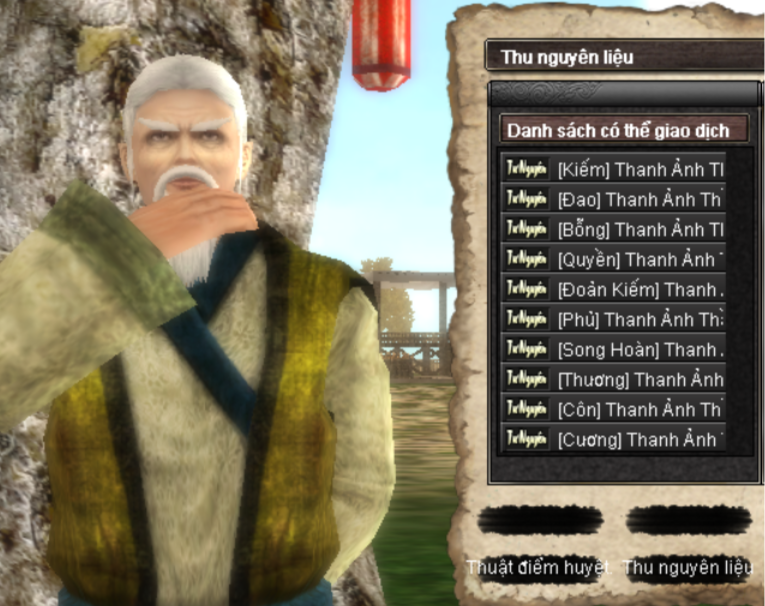Click the Thu nguyên liệu bottom button

[688, 567]
